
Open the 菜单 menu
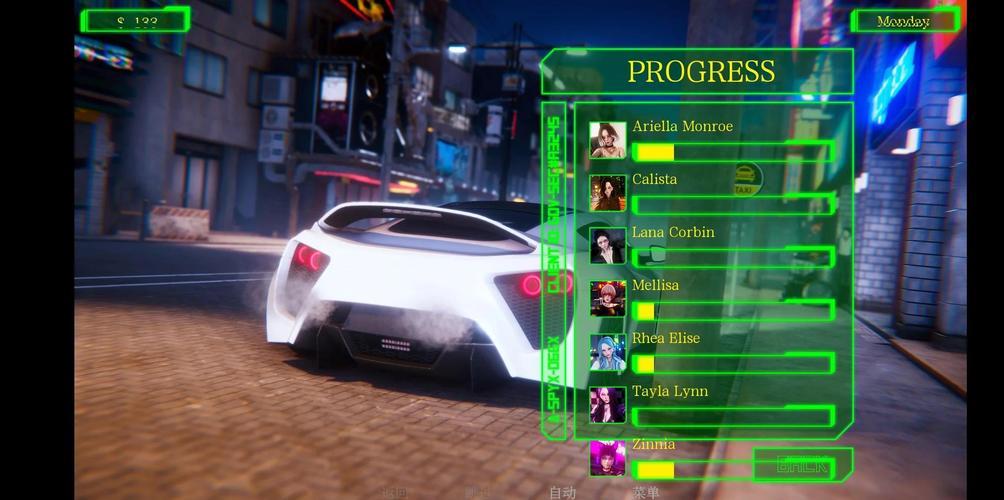(x=646, y=492)
